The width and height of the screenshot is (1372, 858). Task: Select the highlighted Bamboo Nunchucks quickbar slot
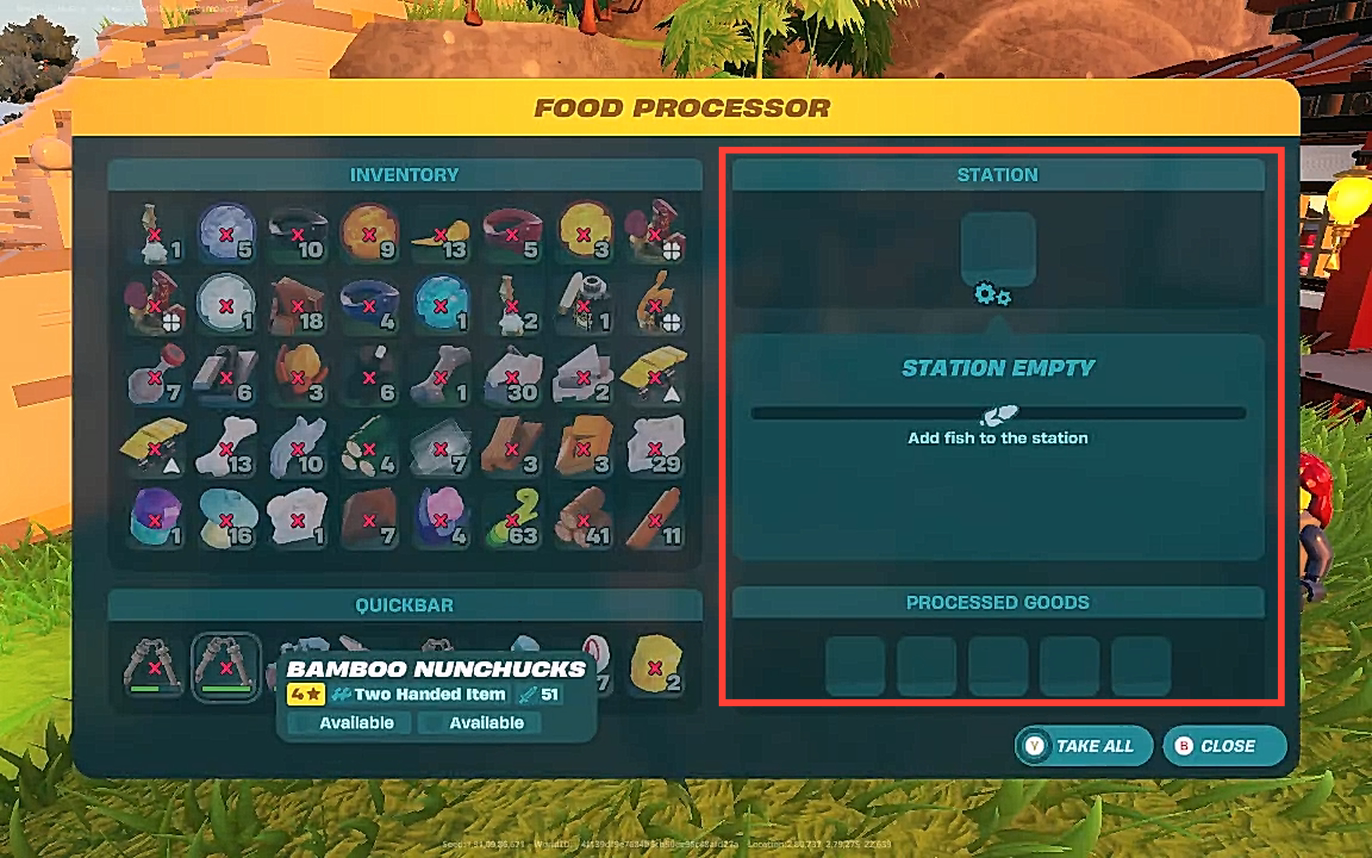tap(226, 666)
